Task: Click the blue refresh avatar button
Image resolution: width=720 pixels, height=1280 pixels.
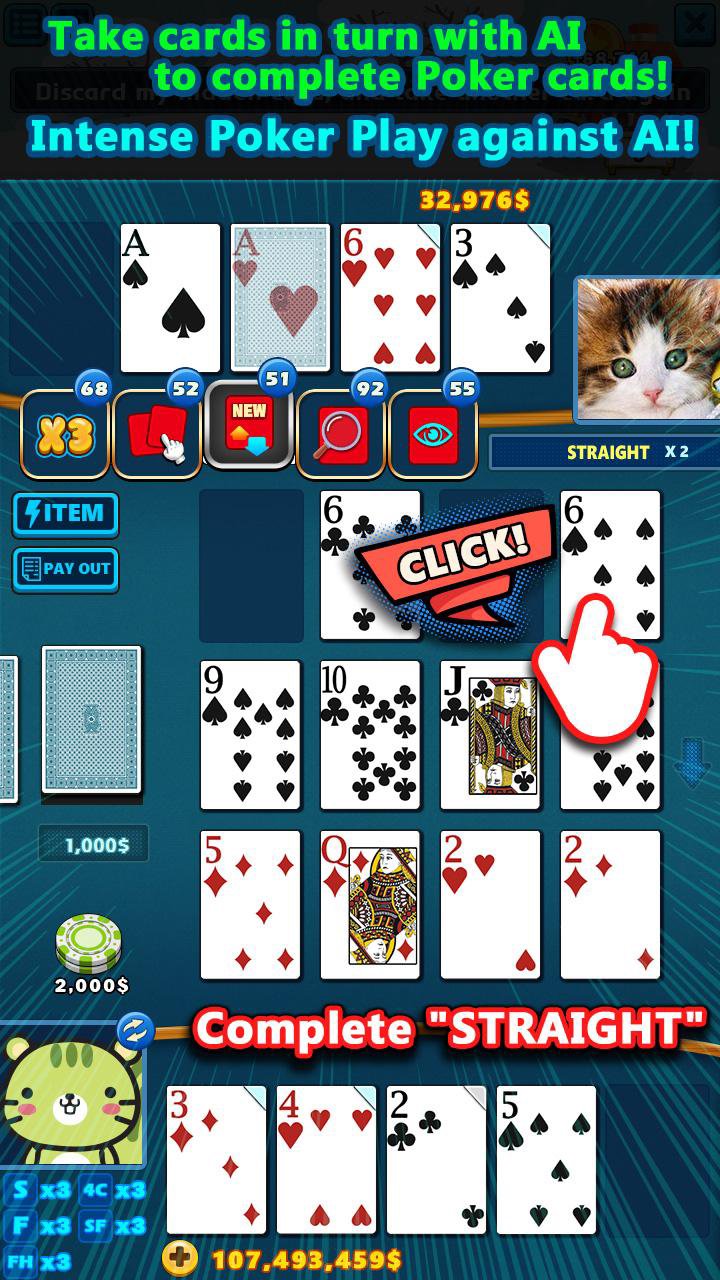Action: pos(135,1030)
